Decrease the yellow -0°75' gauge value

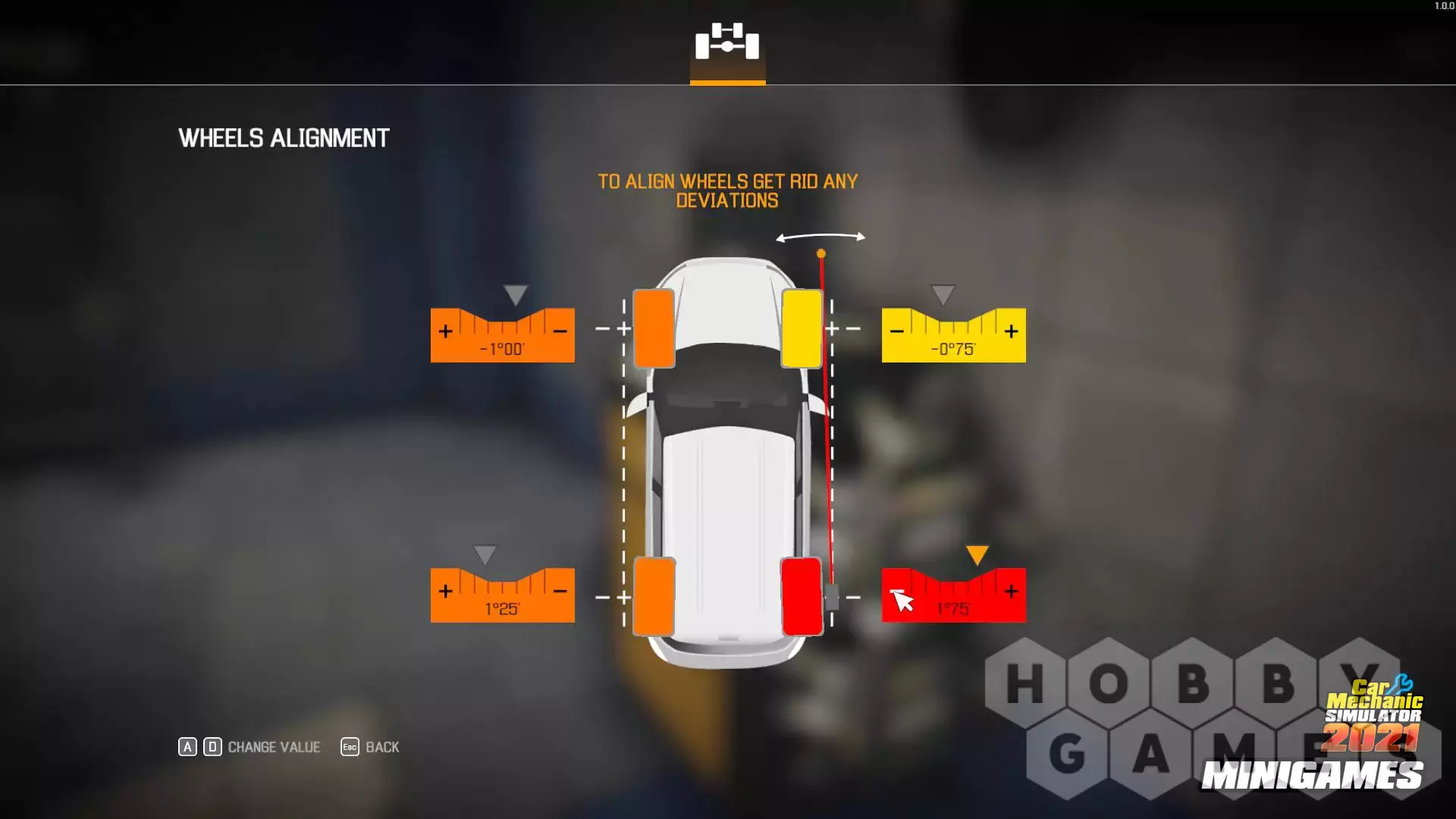coord(896,331)
